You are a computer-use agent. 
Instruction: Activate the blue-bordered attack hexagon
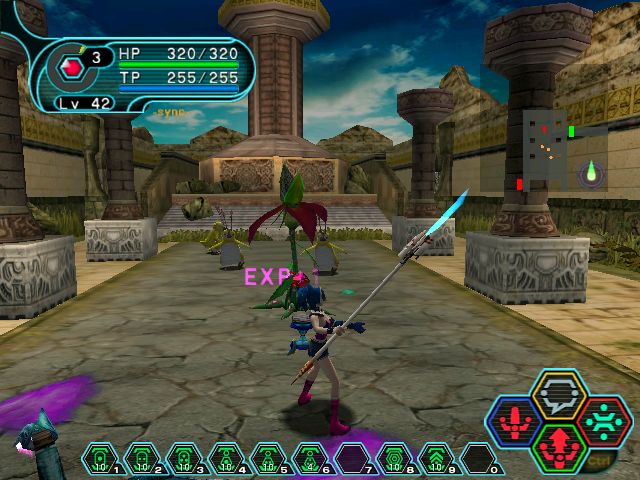pyautogui.click(x=518, y=419)
